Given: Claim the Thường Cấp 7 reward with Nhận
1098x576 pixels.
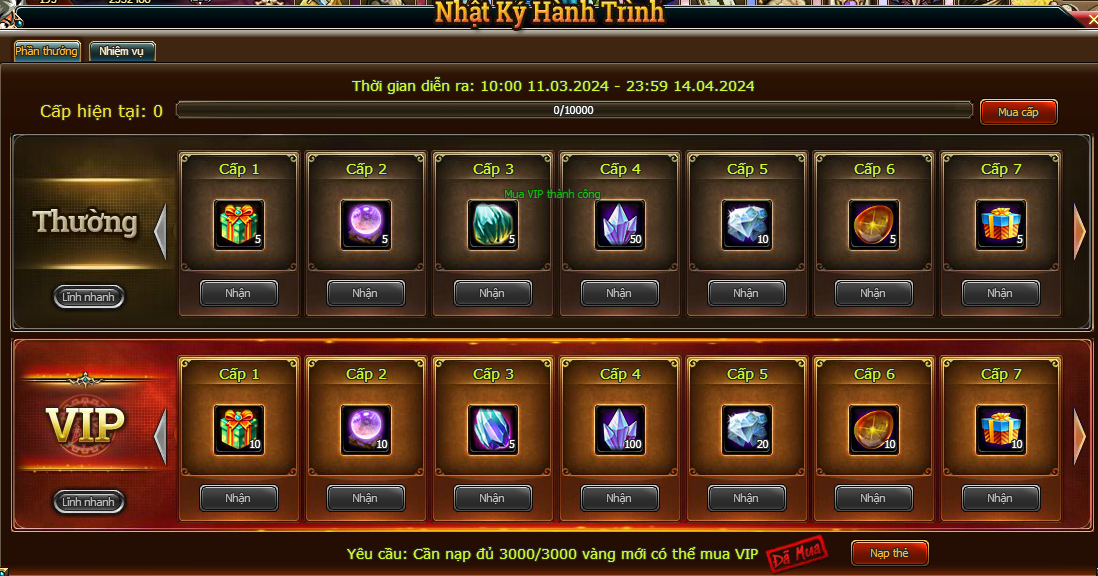Looking at the screenshot, I should click(1000, 293).
